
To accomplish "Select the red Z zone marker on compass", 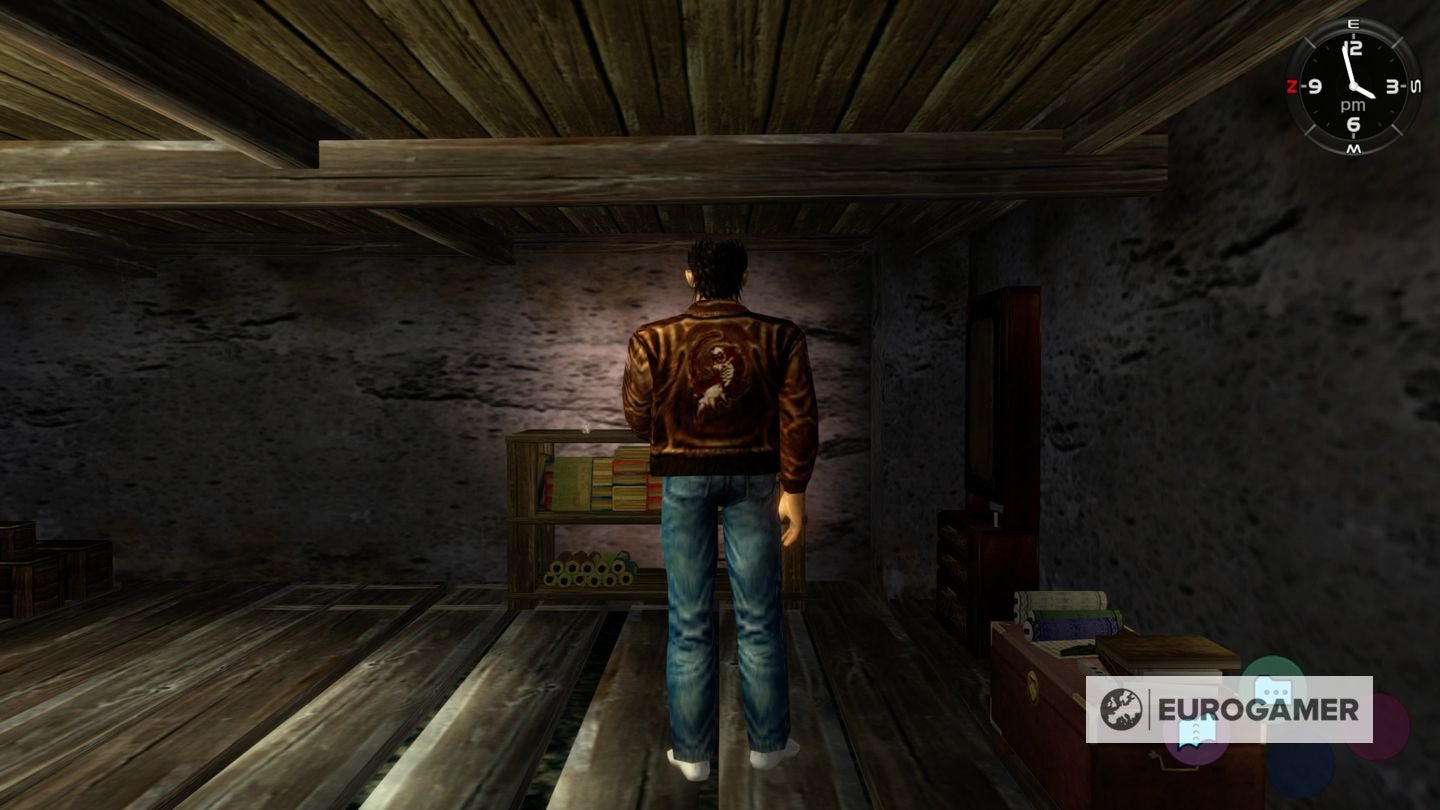I will 1293,84.
